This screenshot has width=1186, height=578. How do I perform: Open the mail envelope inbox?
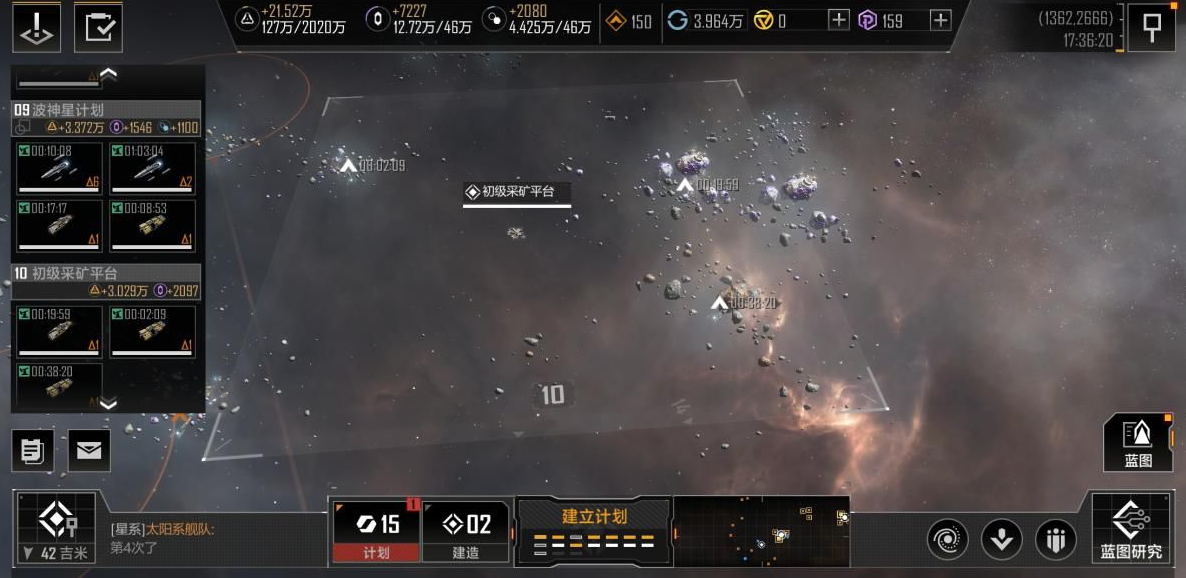point(89,451)
